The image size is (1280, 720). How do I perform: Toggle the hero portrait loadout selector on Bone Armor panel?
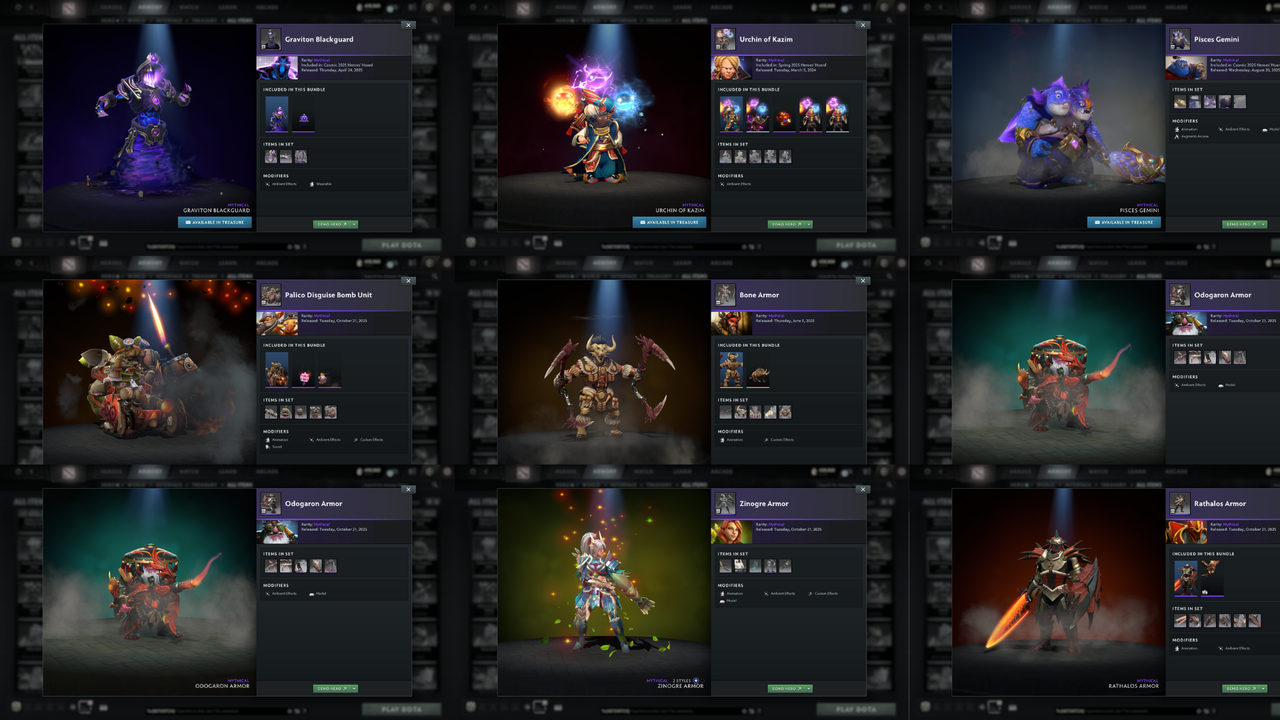click(725, 296)
